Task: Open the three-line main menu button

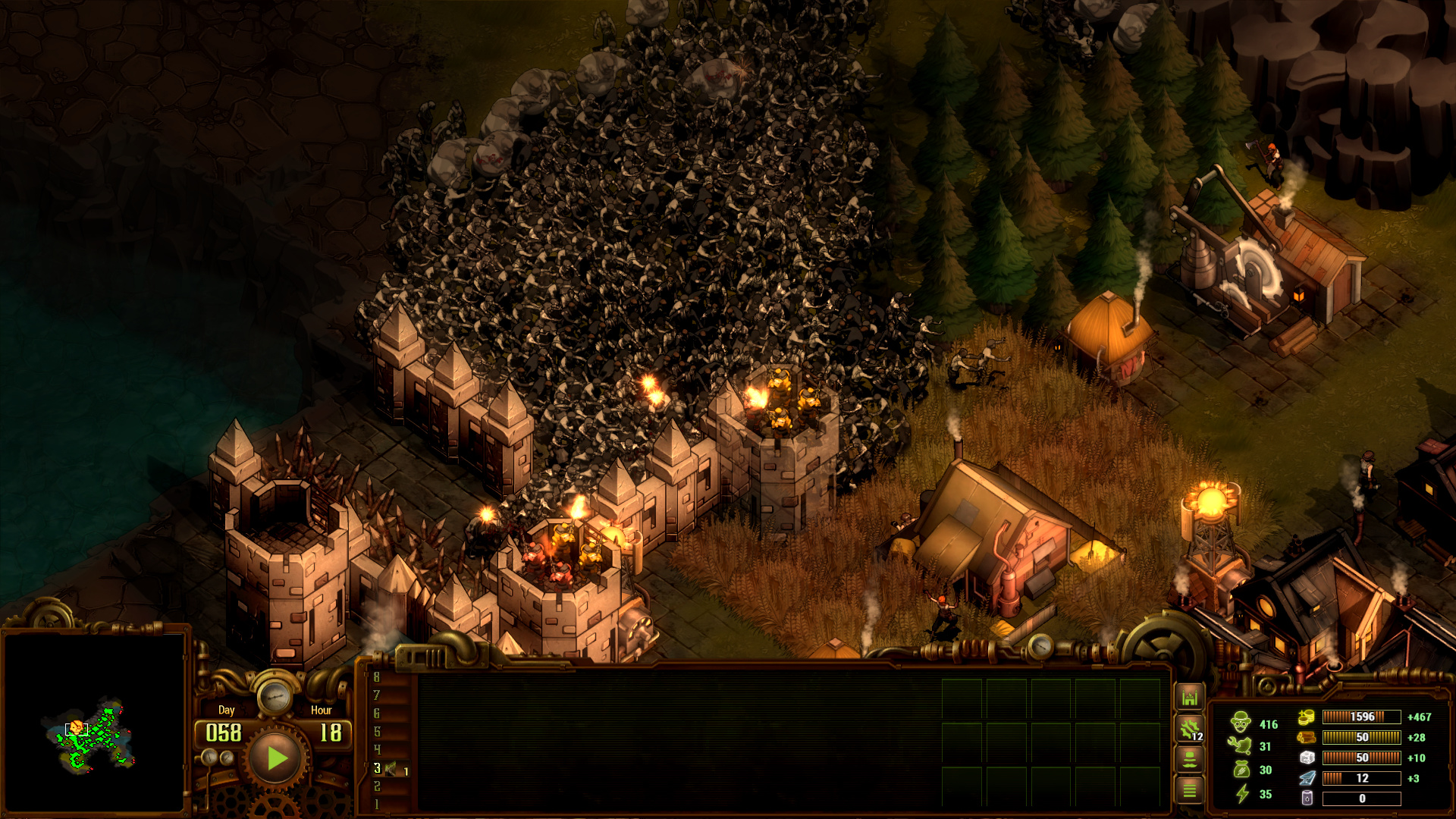Action: tap(1189, 790)
